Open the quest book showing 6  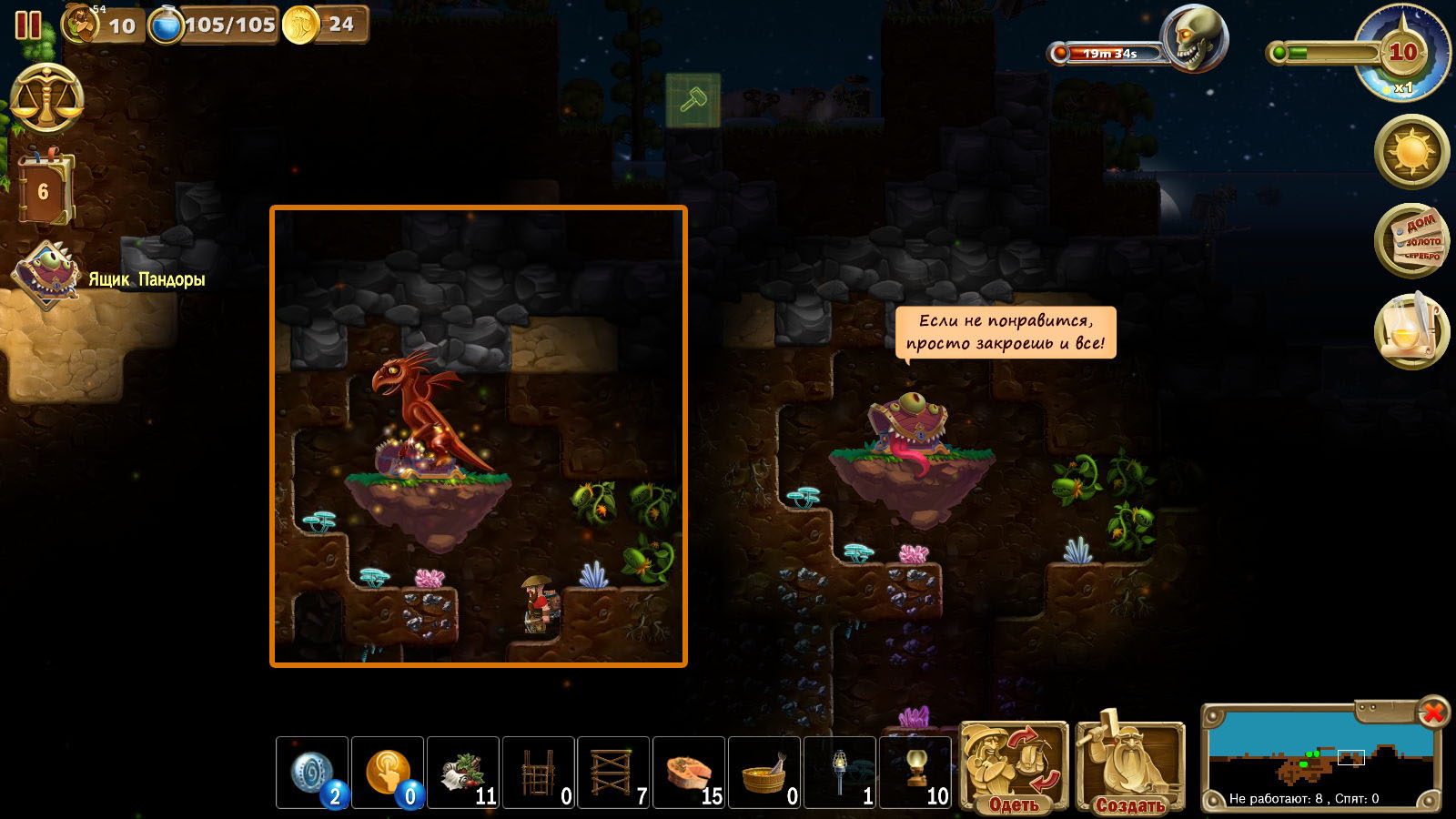(x=44, y=190)
